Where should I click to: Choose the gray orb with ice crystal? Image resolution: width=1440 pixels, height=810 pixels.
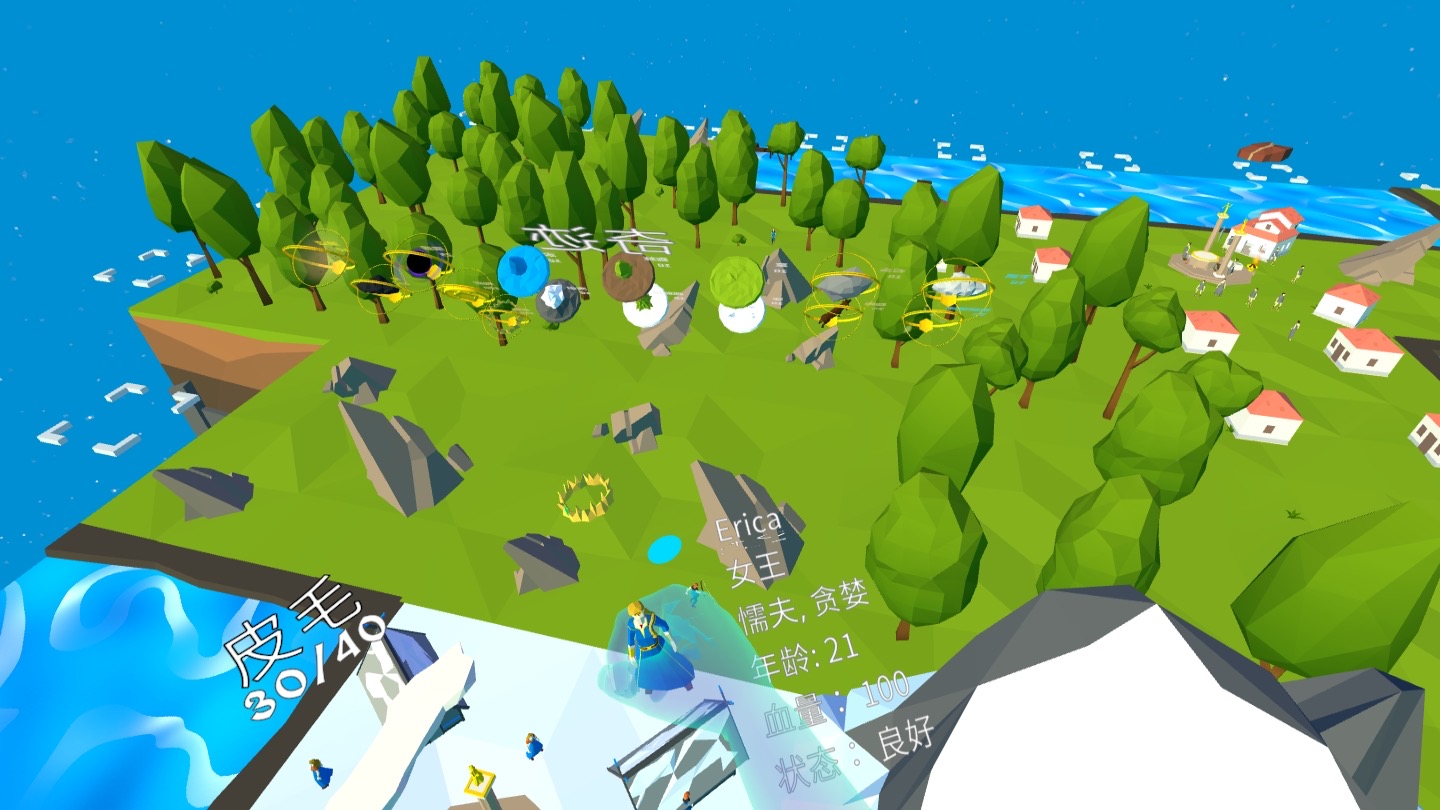tap(558, 300)
